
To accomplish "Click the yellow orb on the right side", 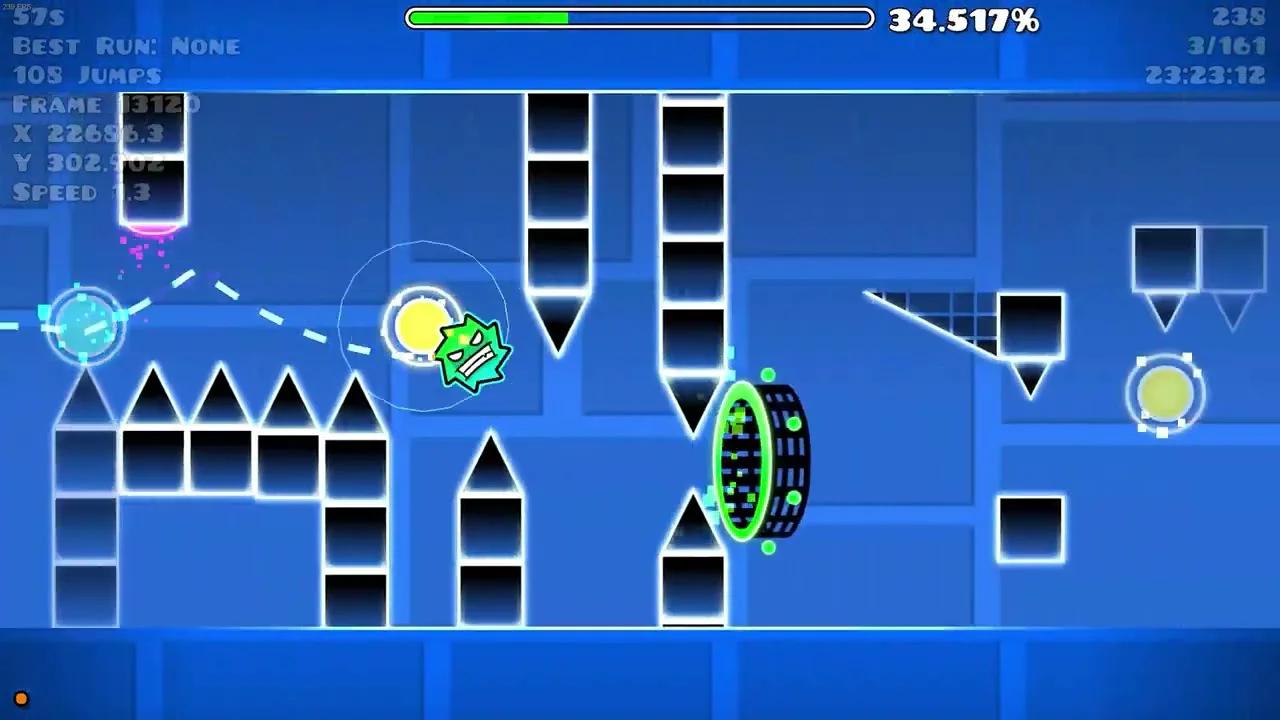I will [x=1165, y=392].
